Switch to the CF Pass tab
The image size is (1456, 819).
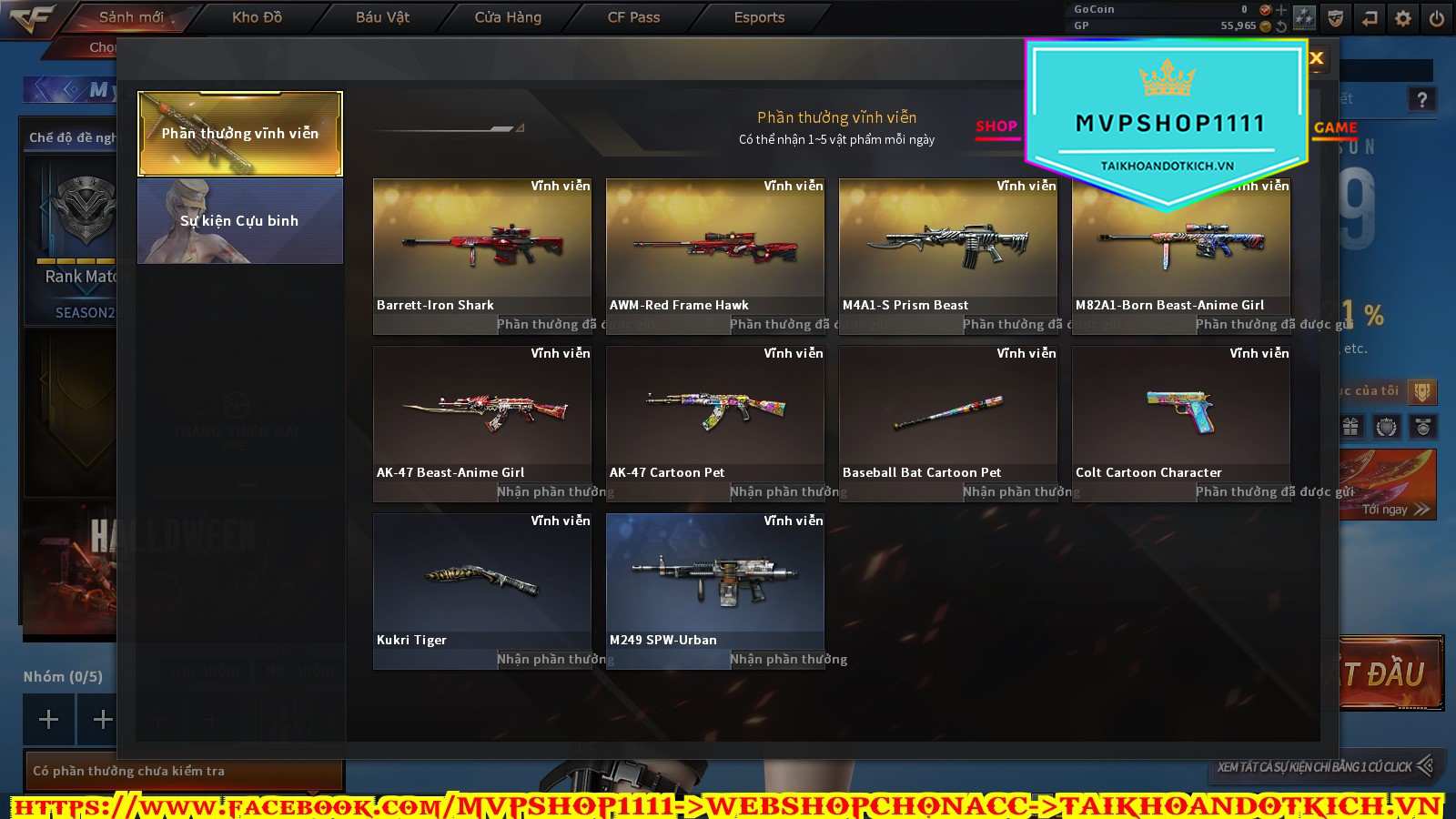633,17
